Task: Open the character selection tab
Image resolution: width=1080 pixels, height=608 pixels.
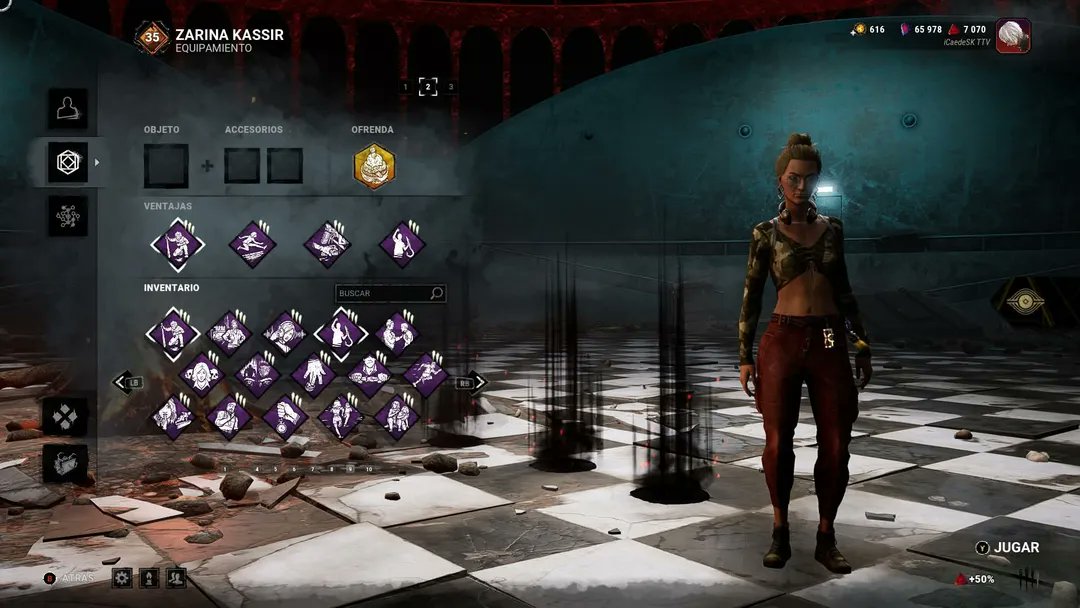Action: (x=68, y=108)
